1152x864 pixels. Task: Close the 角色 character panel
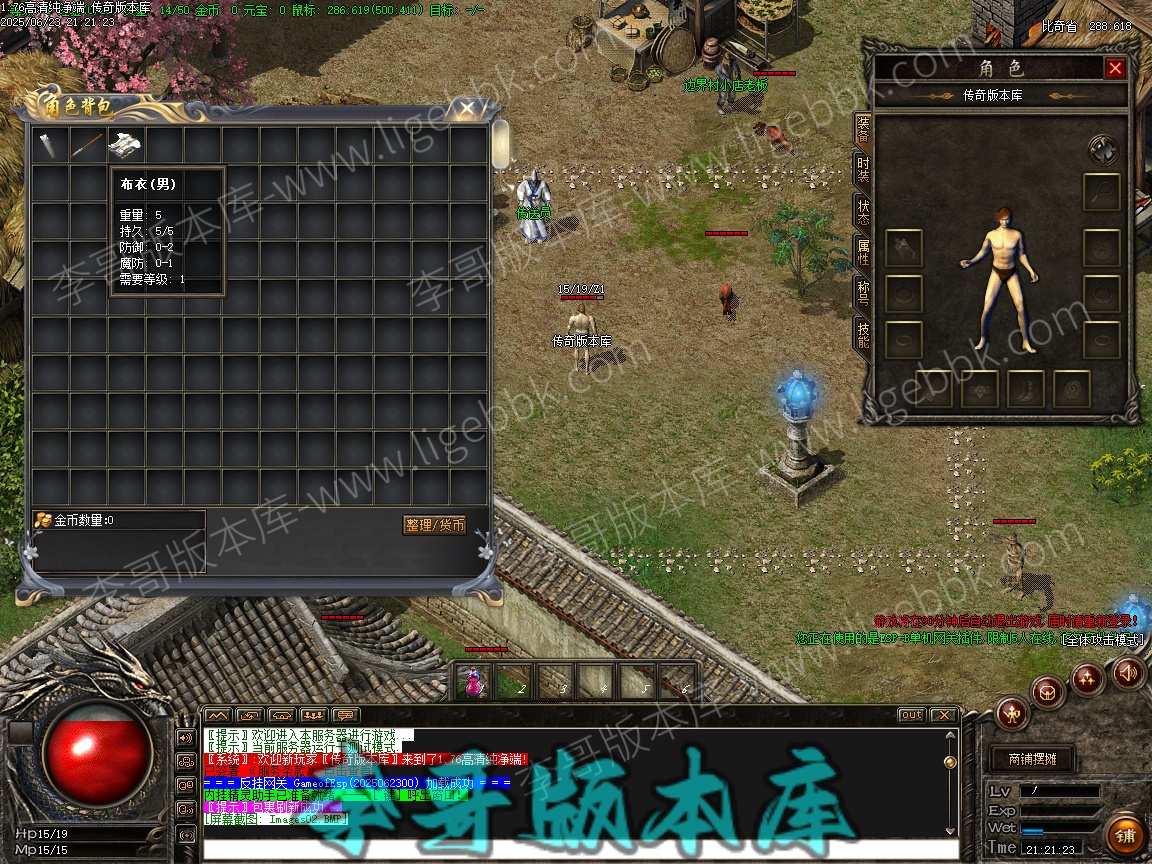click(x=1115, y=68)
